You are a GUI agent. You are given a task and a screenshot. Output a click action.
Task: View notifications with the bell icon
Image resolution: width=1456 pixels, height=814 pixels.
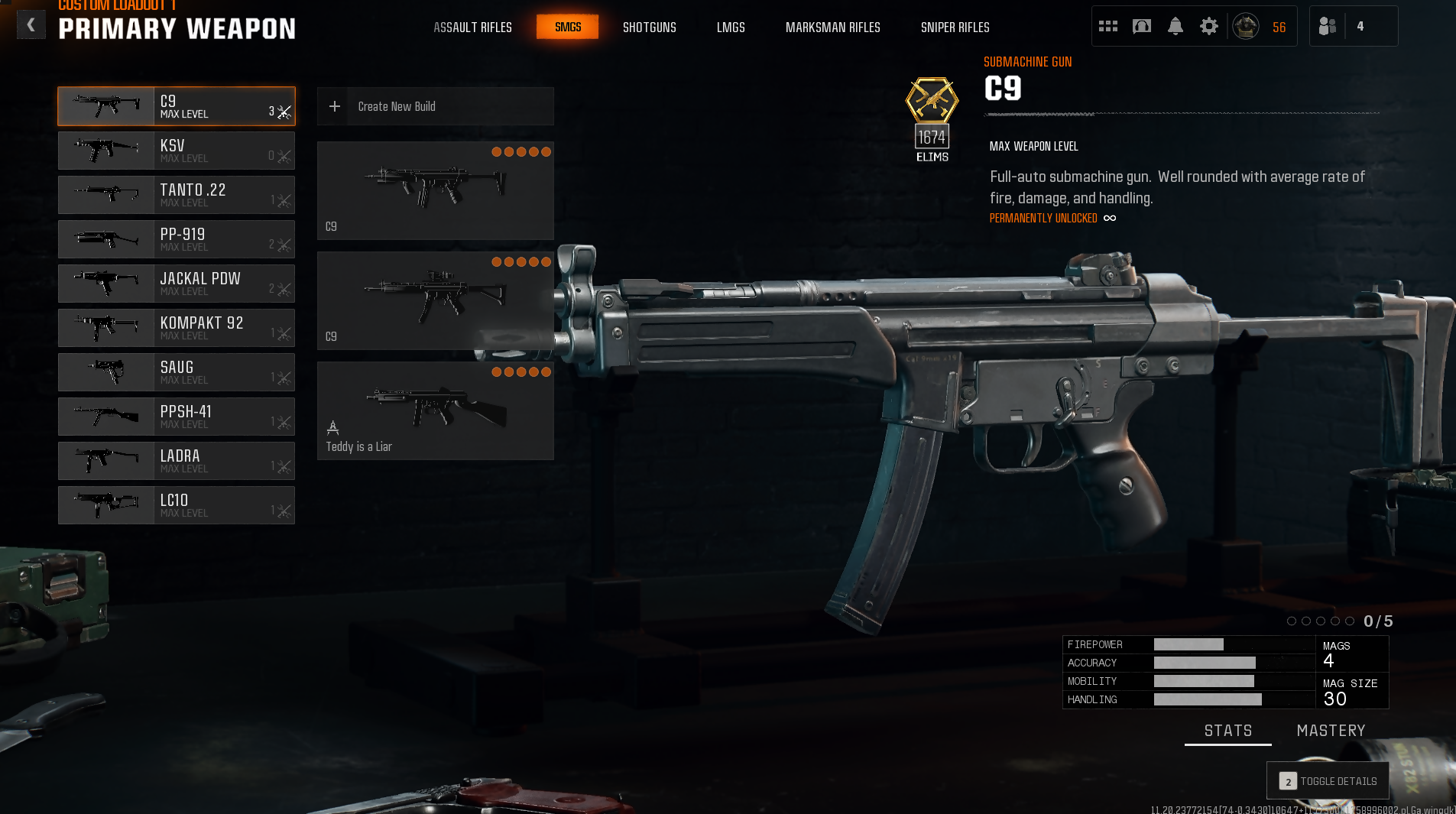(1175, 27)
